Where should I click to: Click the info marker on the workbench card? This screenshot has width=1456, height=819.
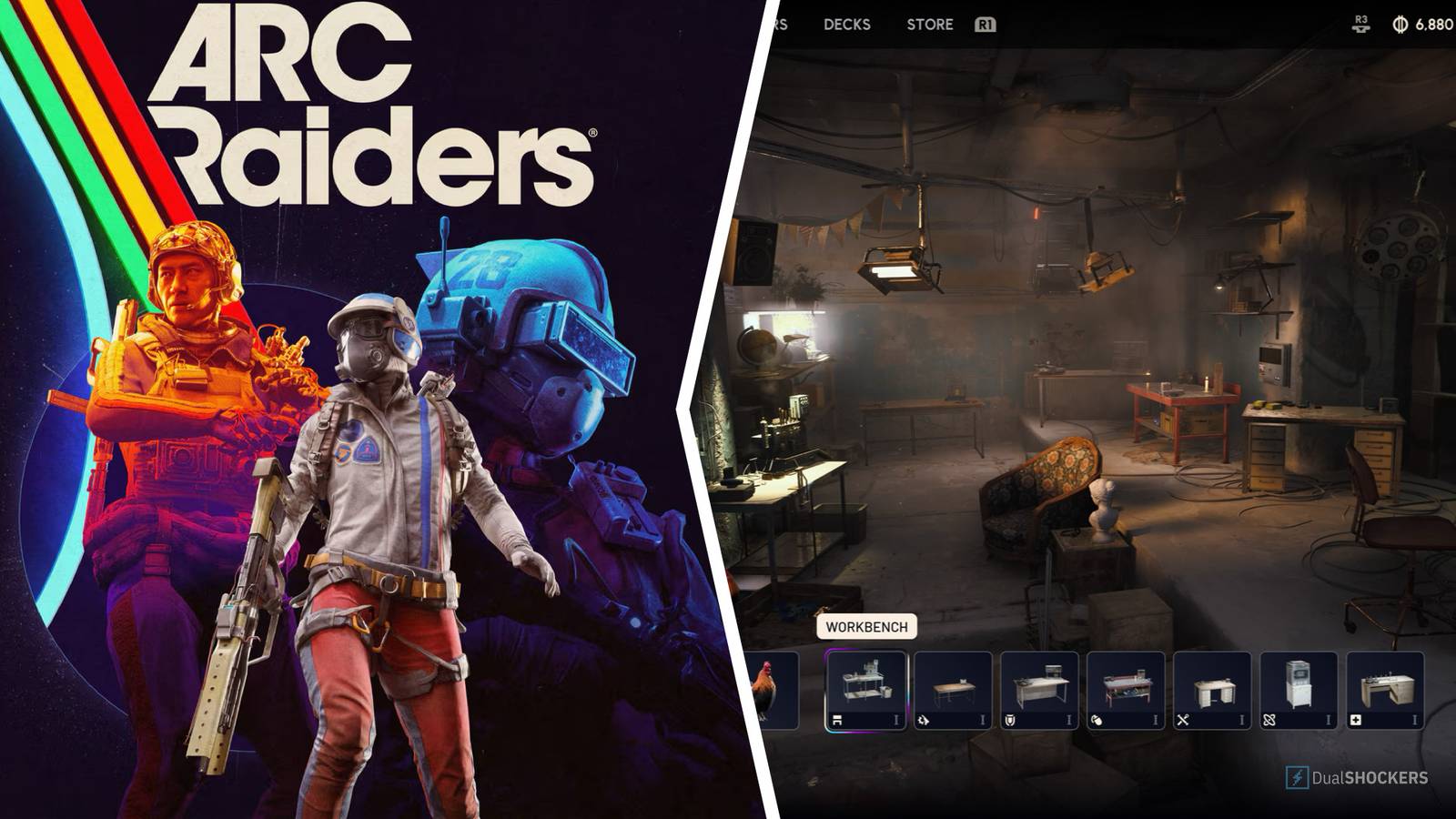click(x=897, y=719)
